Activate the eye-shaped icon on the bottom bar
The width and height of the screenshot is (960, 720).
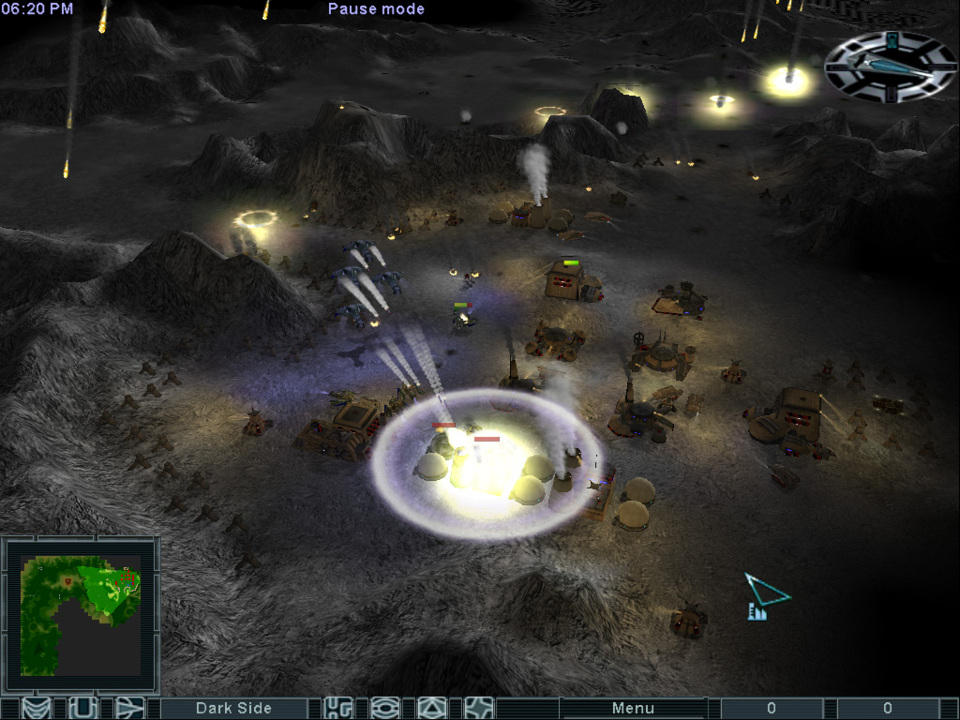tap(385, 708)
